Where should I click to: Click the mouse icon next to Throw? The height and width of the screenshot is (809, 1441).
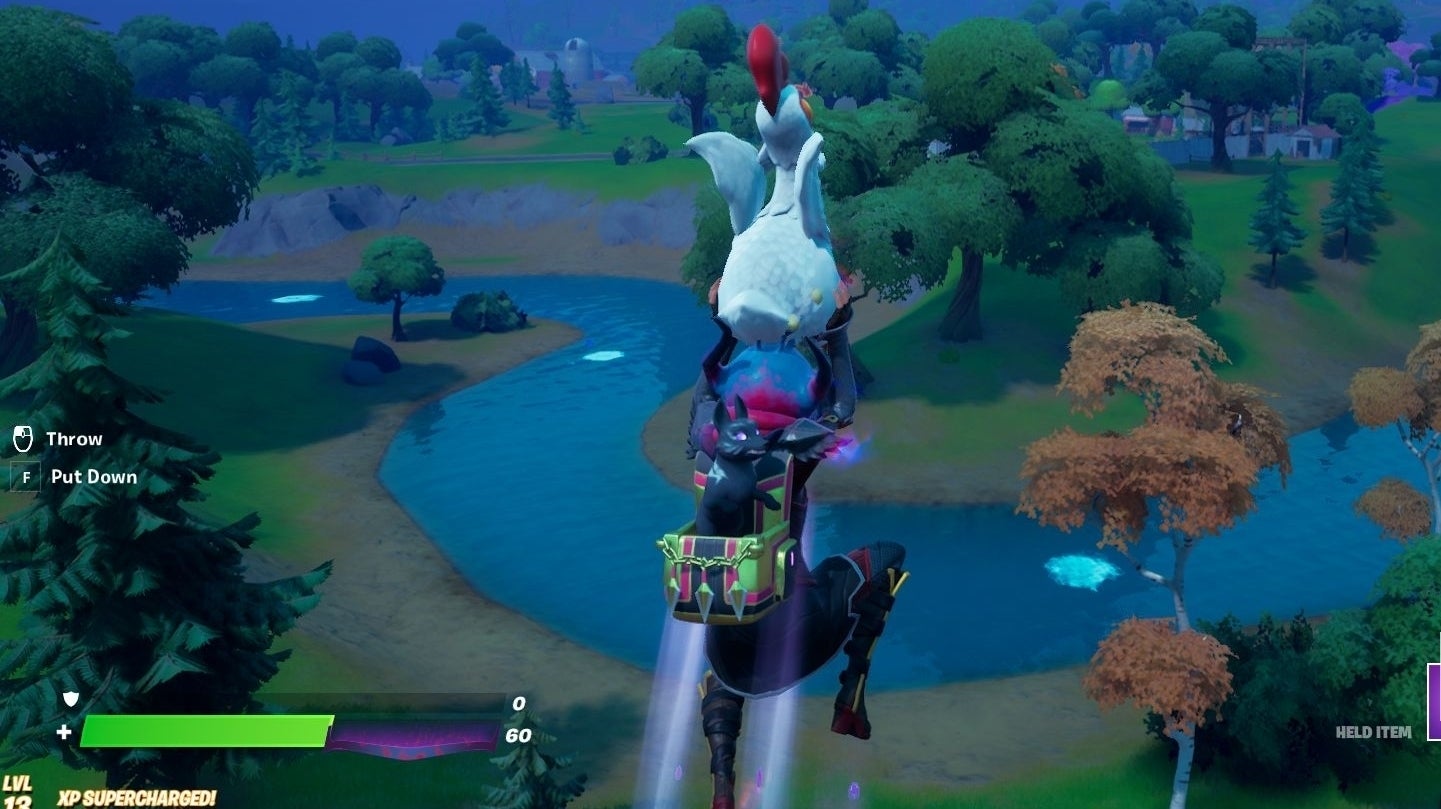tap(25, 437)
